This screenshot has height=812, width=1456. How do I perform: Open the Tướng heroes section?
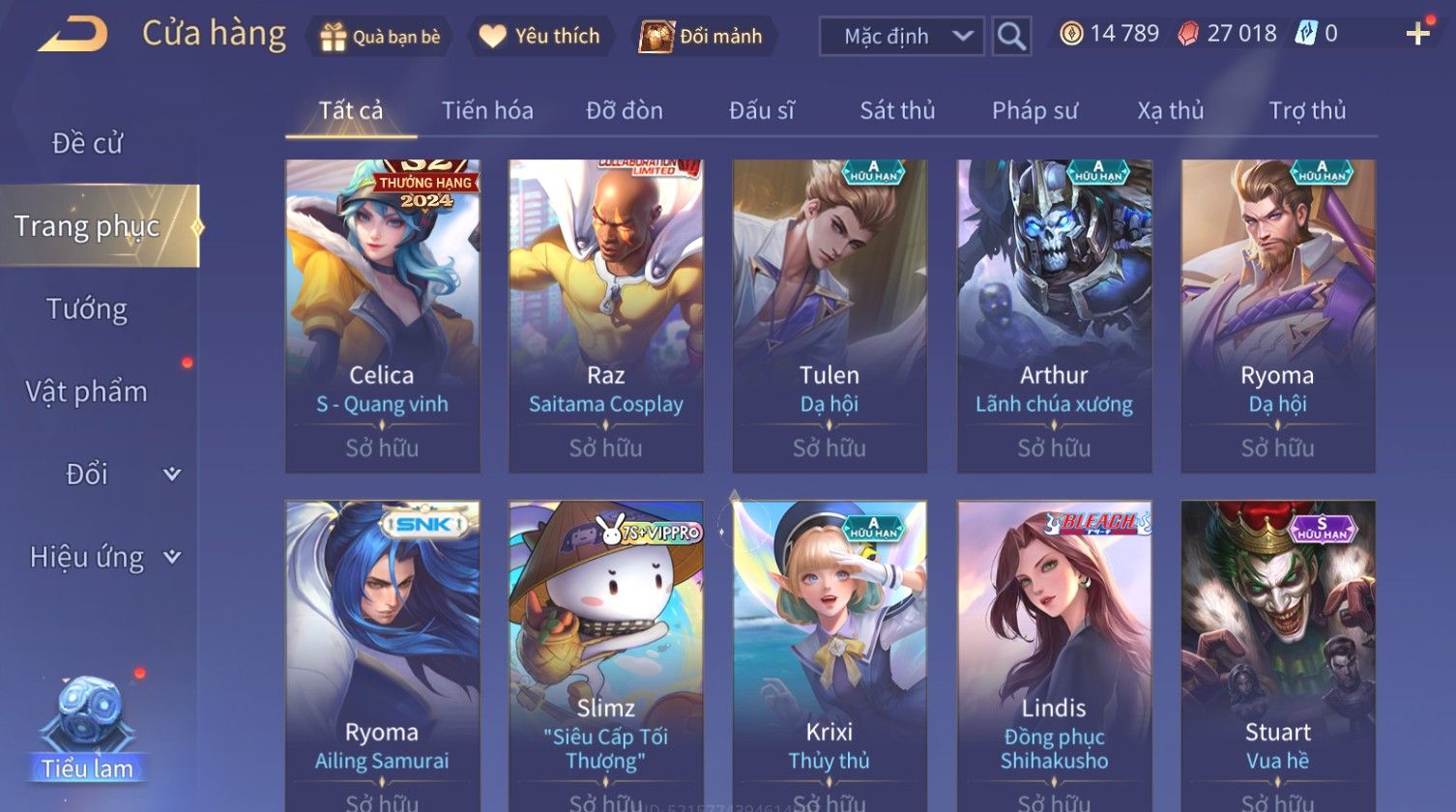pos(87,309)
